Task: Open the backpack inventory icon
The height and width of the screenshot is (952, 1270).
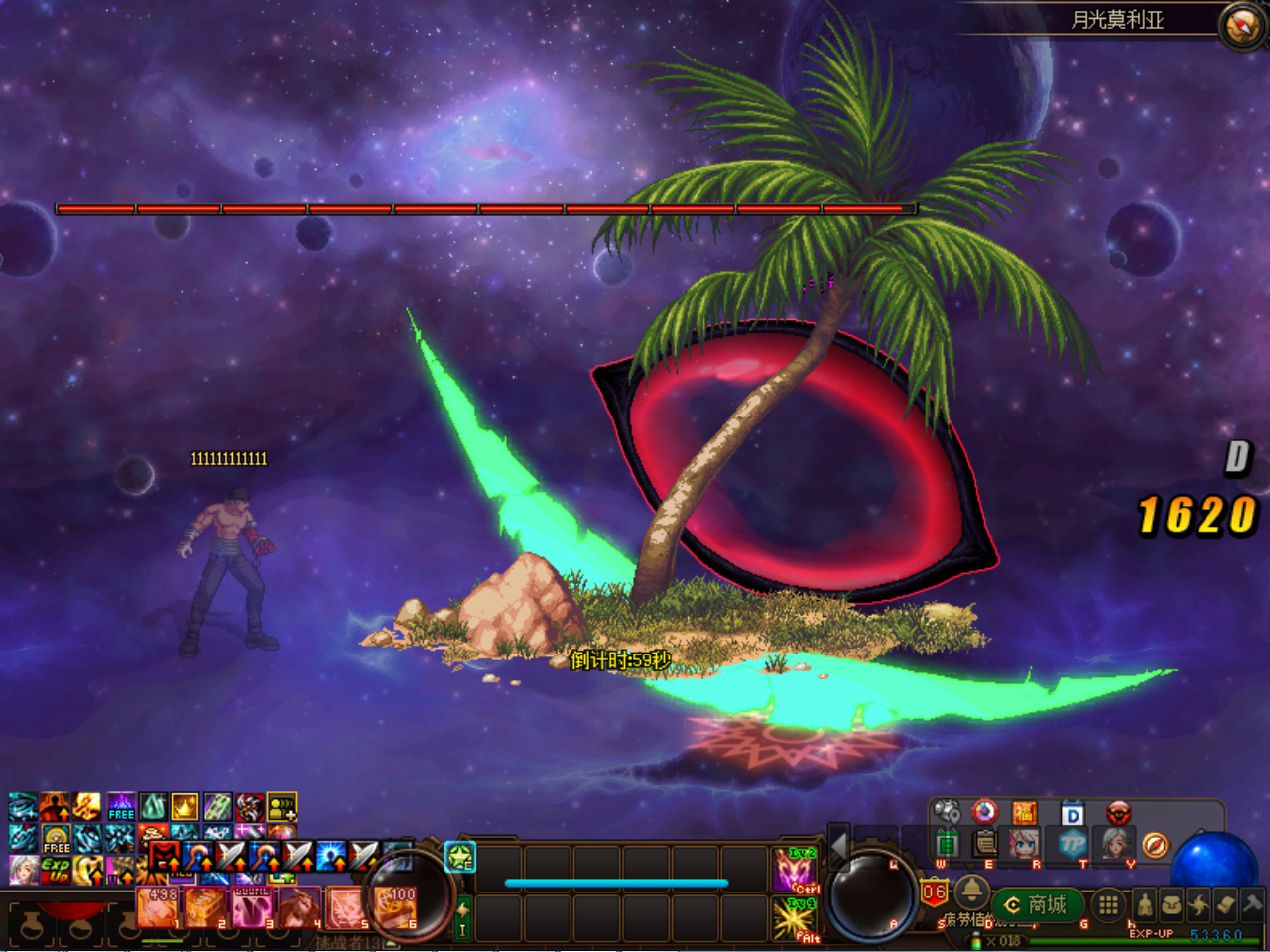Action: pos(1172,904)
